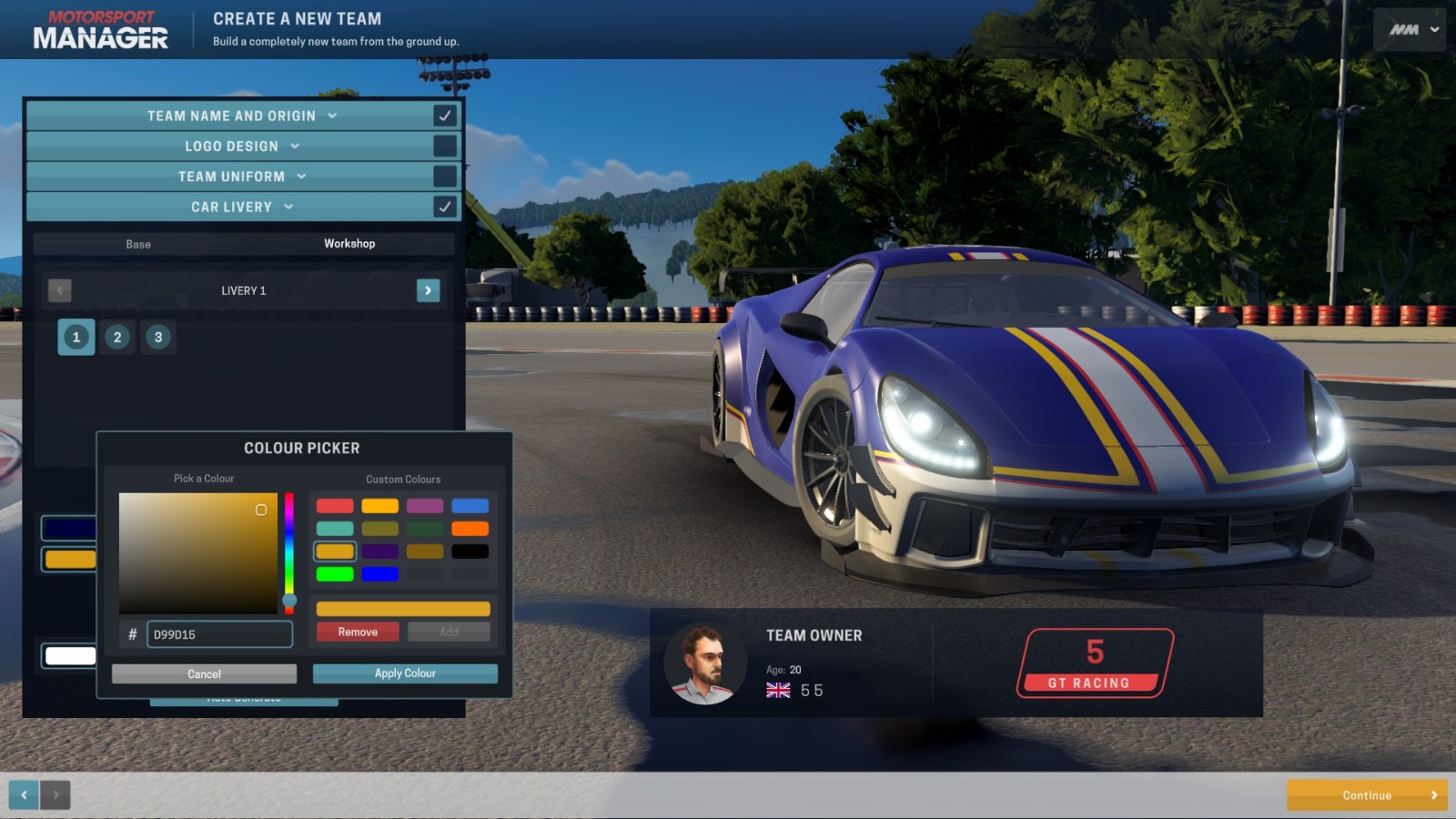Viewport: 1456px width, 819px height.
Task: Remove the selected custom colour
Action: pos(358,632)
